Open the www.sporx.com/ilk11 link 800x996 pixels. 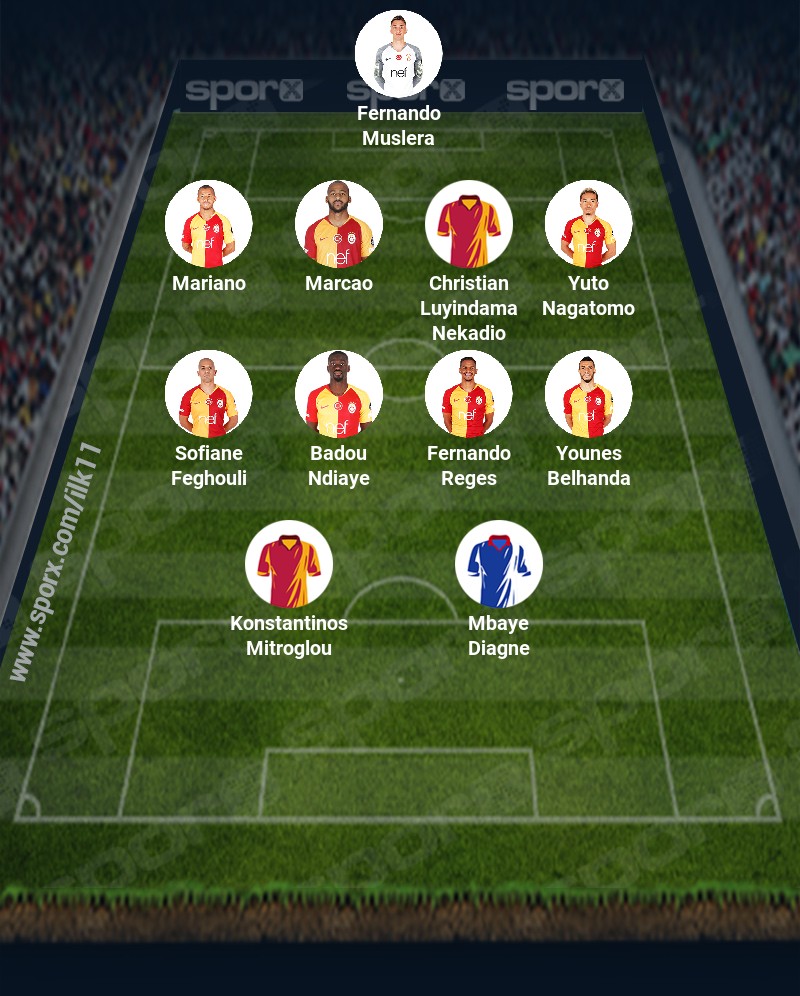tap(55, 562)
